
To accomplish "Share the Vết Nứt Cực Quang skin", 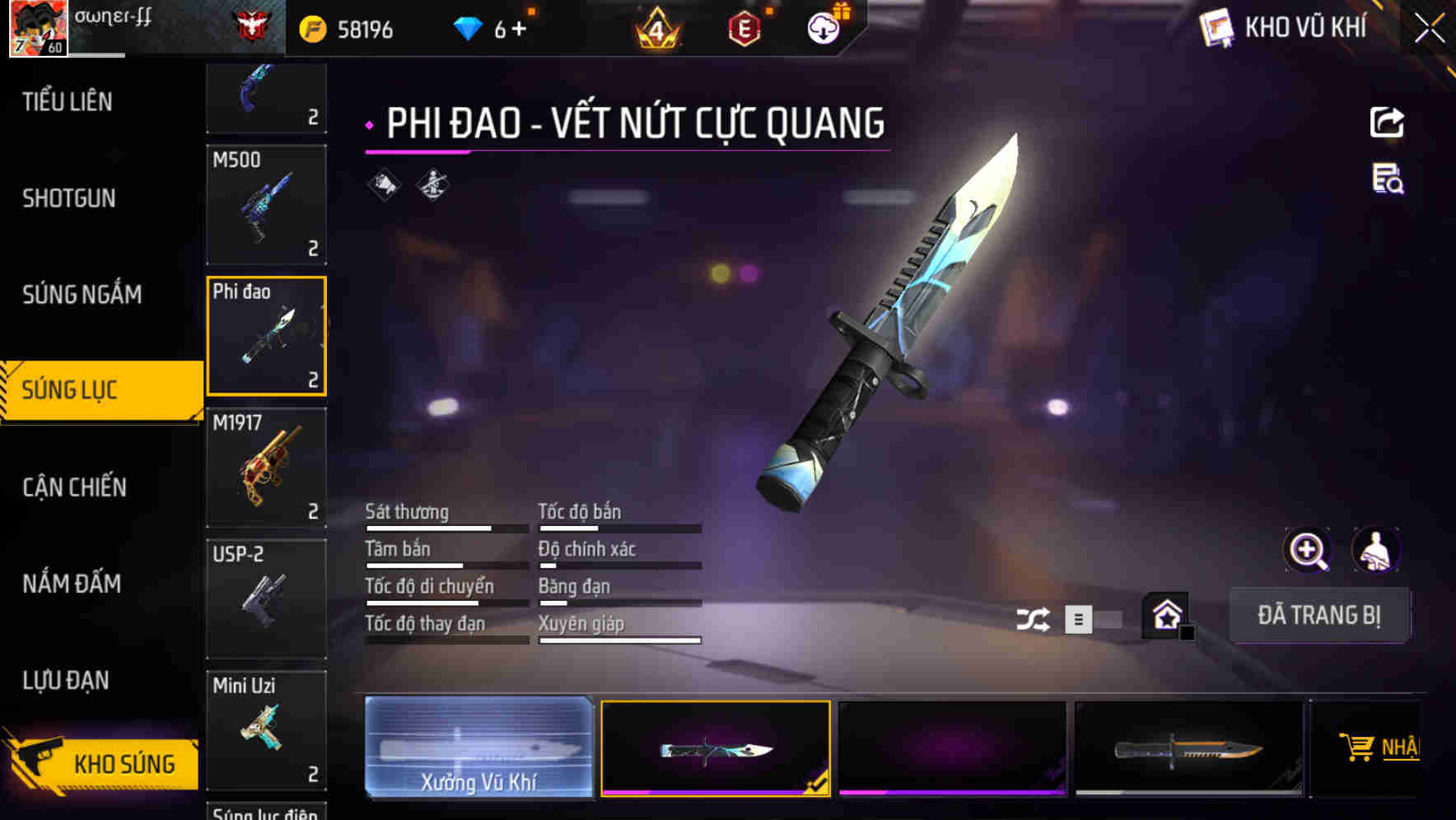I will 1388,122.
